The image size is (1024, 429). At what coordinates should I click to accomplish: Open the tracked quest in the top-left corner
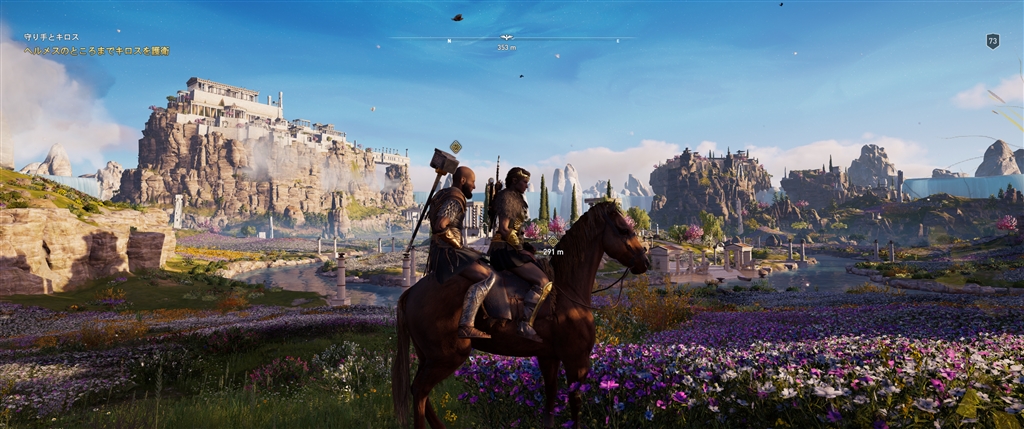point(96,44)
